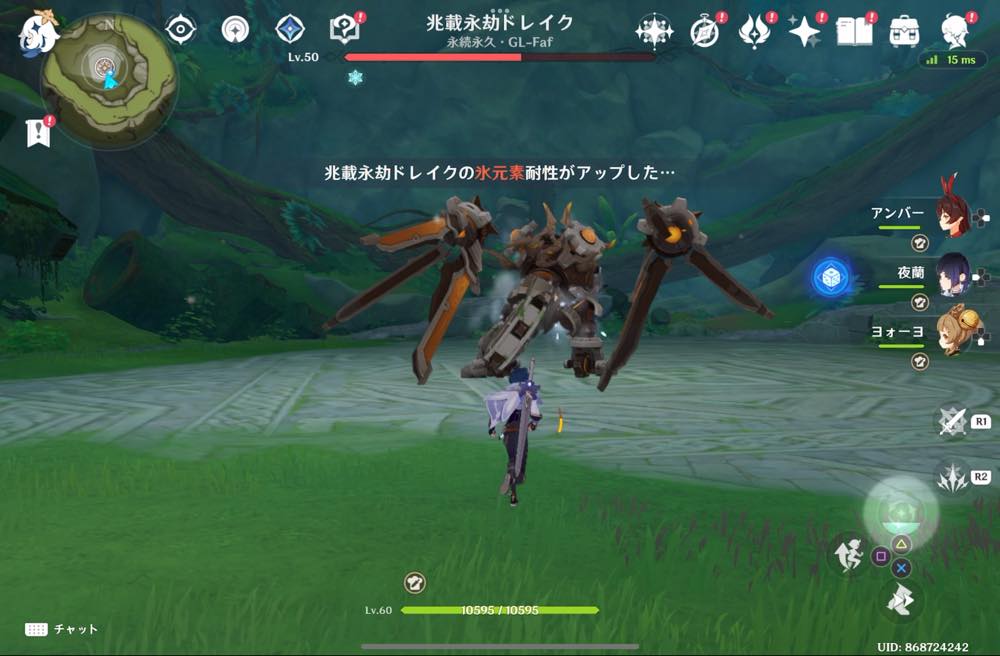Image resolution: width=1000 pixels, height=656 pixels.
Task: Open the チャット chat box
Action: pos(62,629)
